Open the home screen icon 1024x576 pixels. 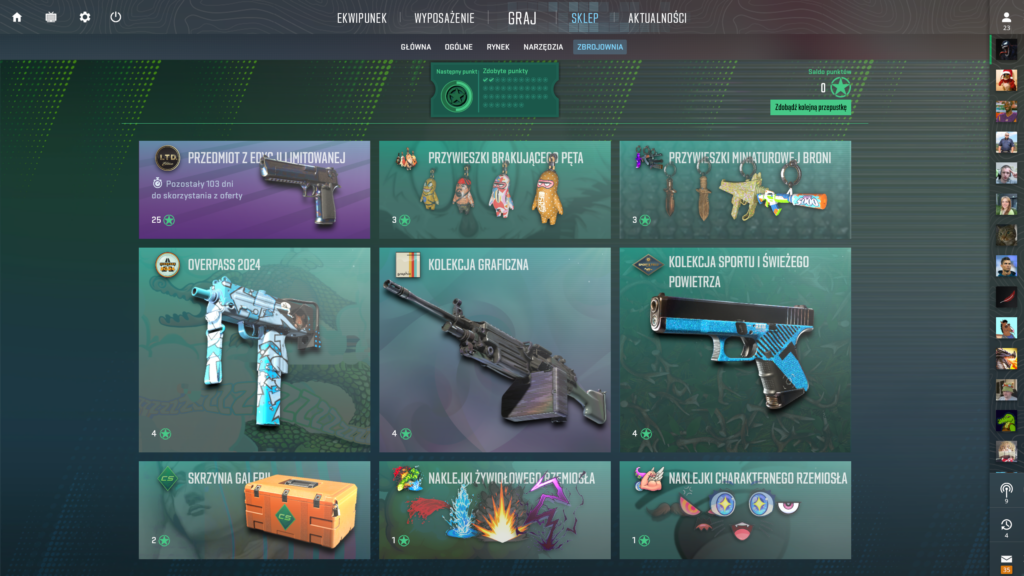click(17, 17)
